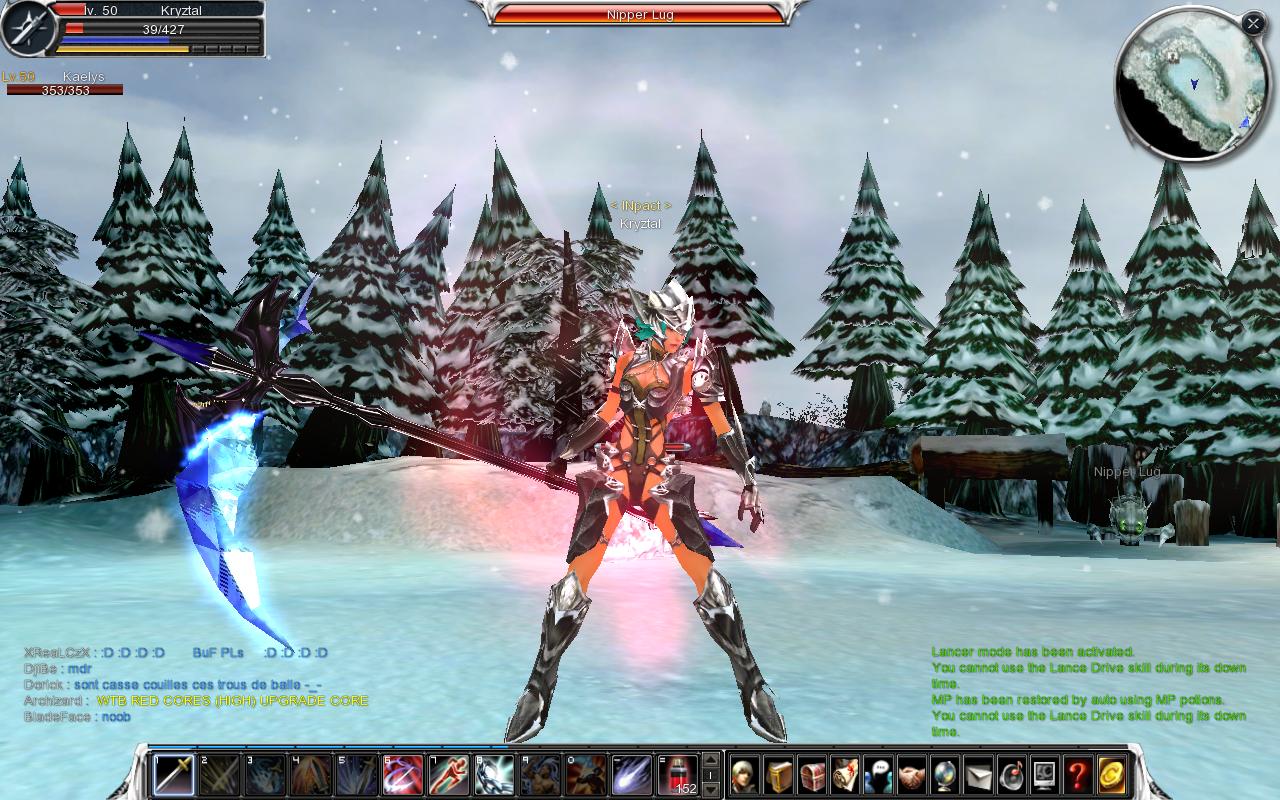The width and height of the screenshot is (1280, 800).
Task: Open the treasure chest inventory
Action: [812, 775]
